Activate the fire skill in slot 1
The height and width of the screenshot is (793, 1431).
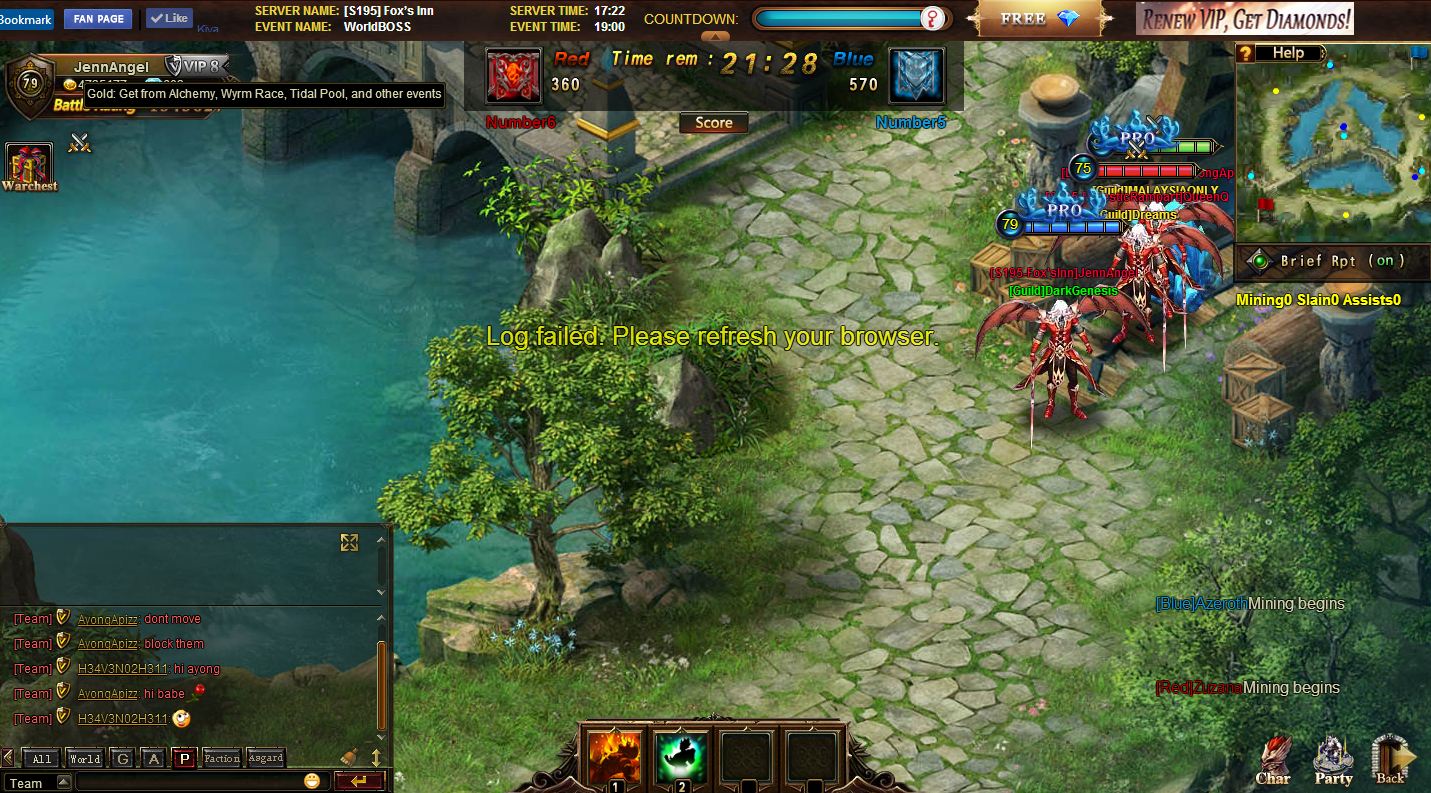coord(615,757)
